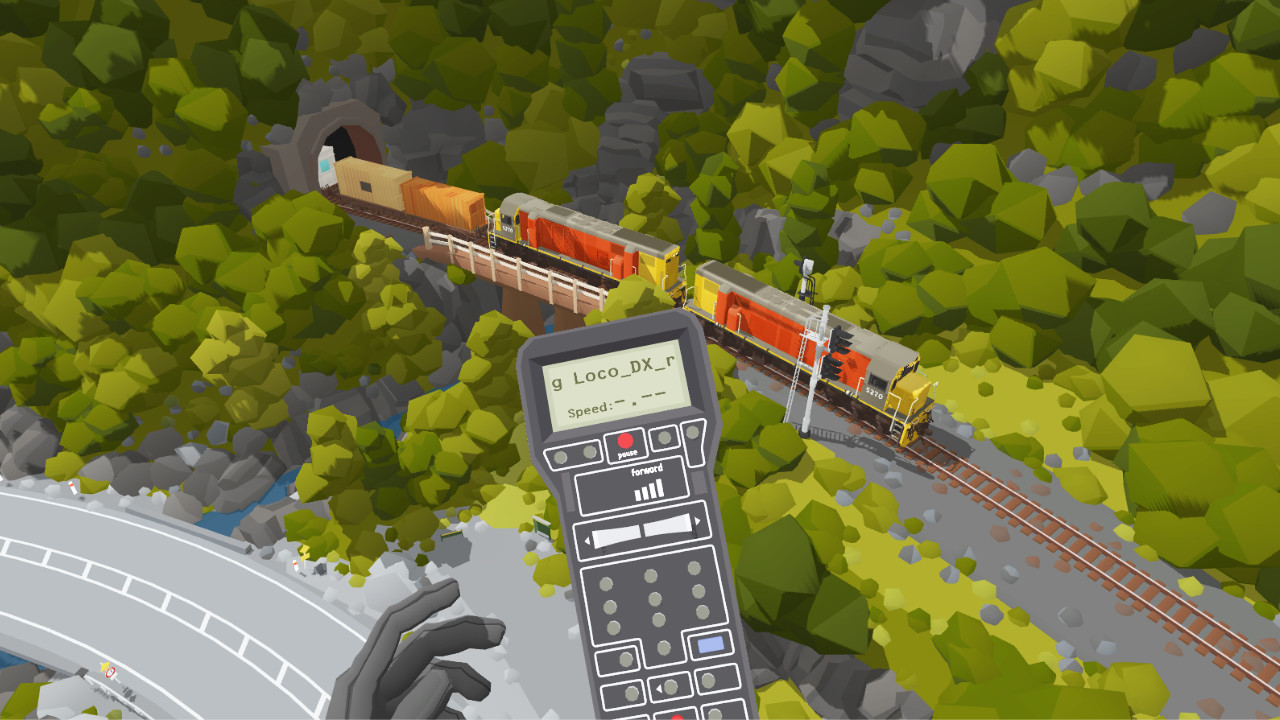1280x720 pixels.
Task: Click the right arrow beside the throttle slider
Action: click(x=696, y=520)
